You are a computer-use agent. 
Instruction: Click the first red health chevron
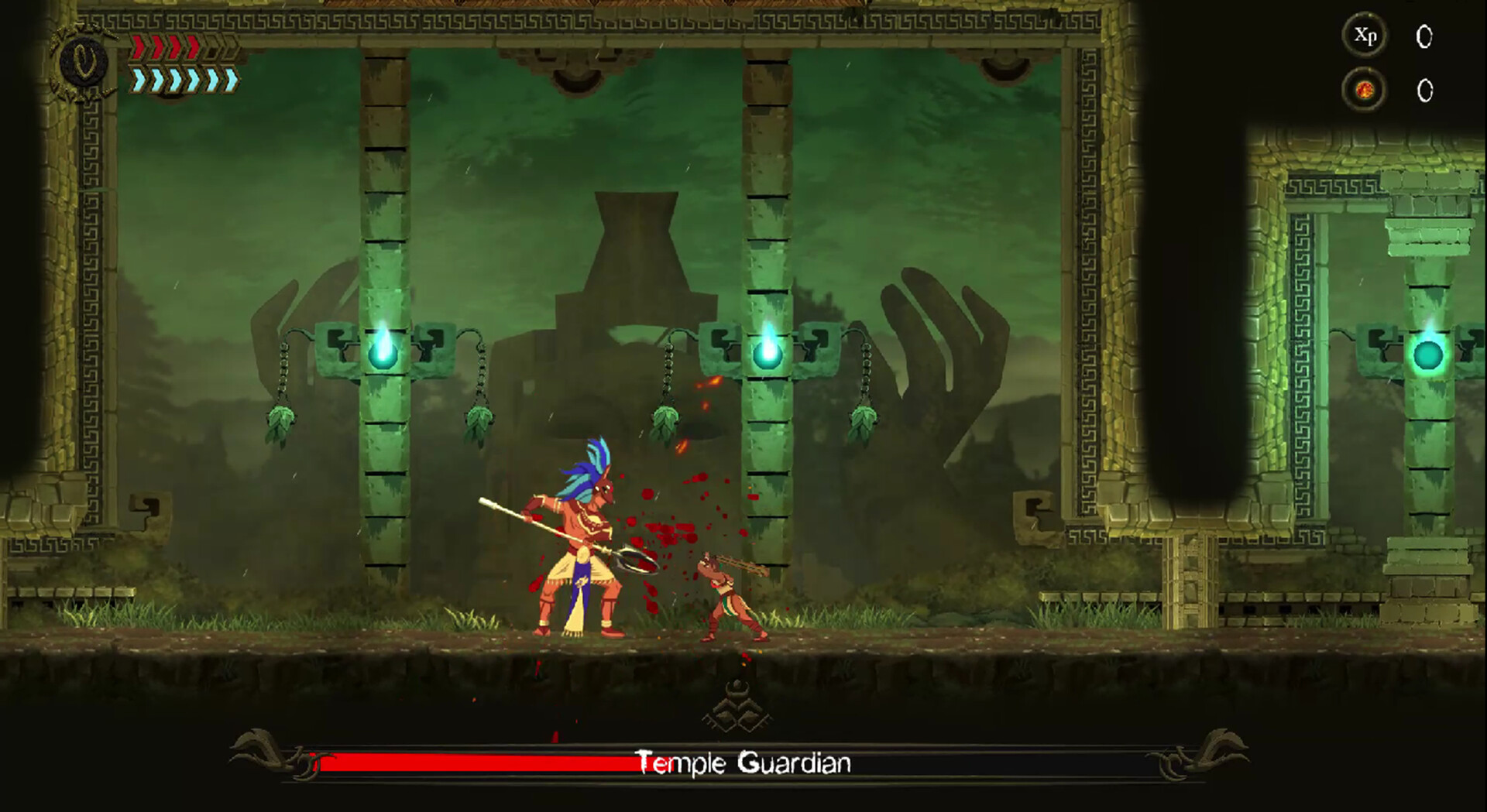pyautogui.click(x=138, y=48)
